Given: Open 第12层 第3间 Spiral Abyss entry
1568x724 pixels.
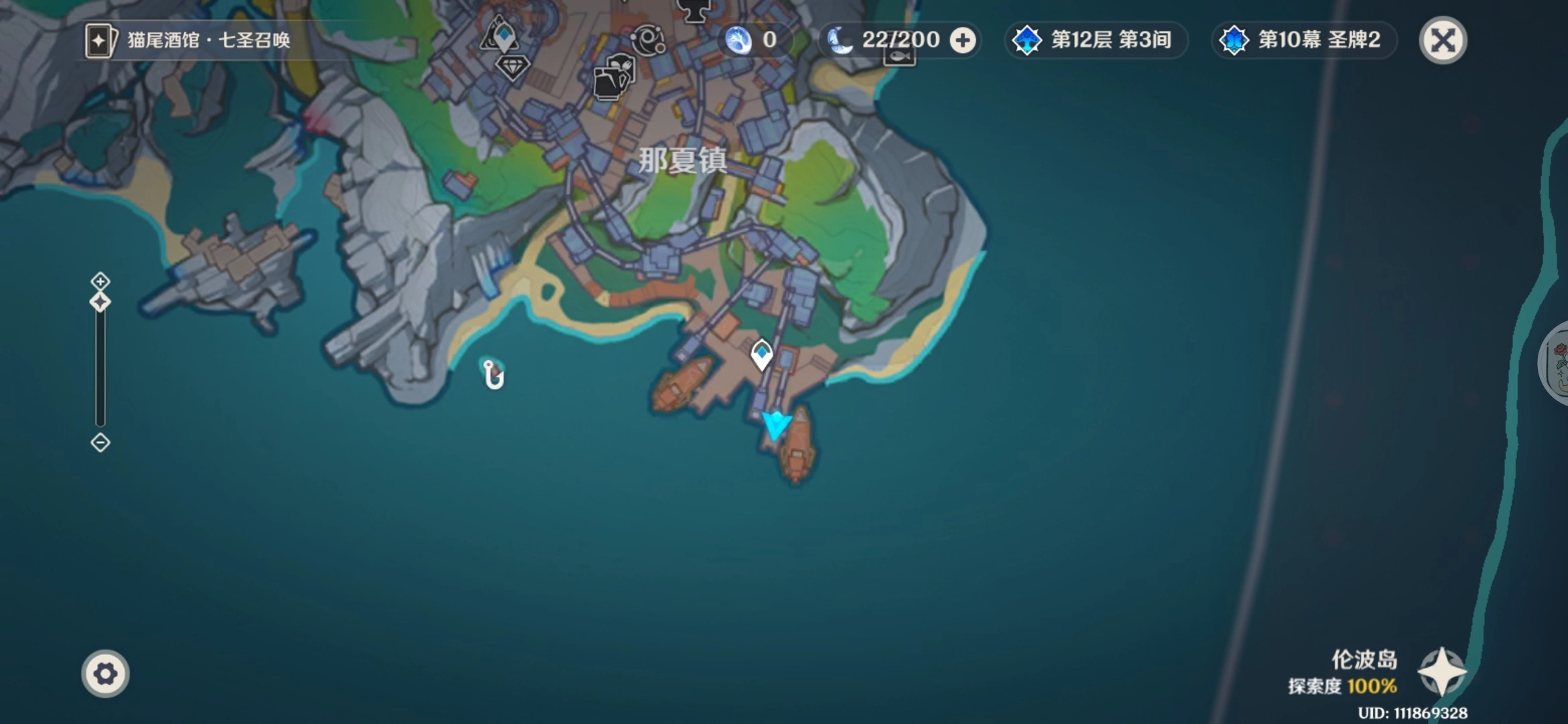Looking at the screenshot, I should 1097,40.
